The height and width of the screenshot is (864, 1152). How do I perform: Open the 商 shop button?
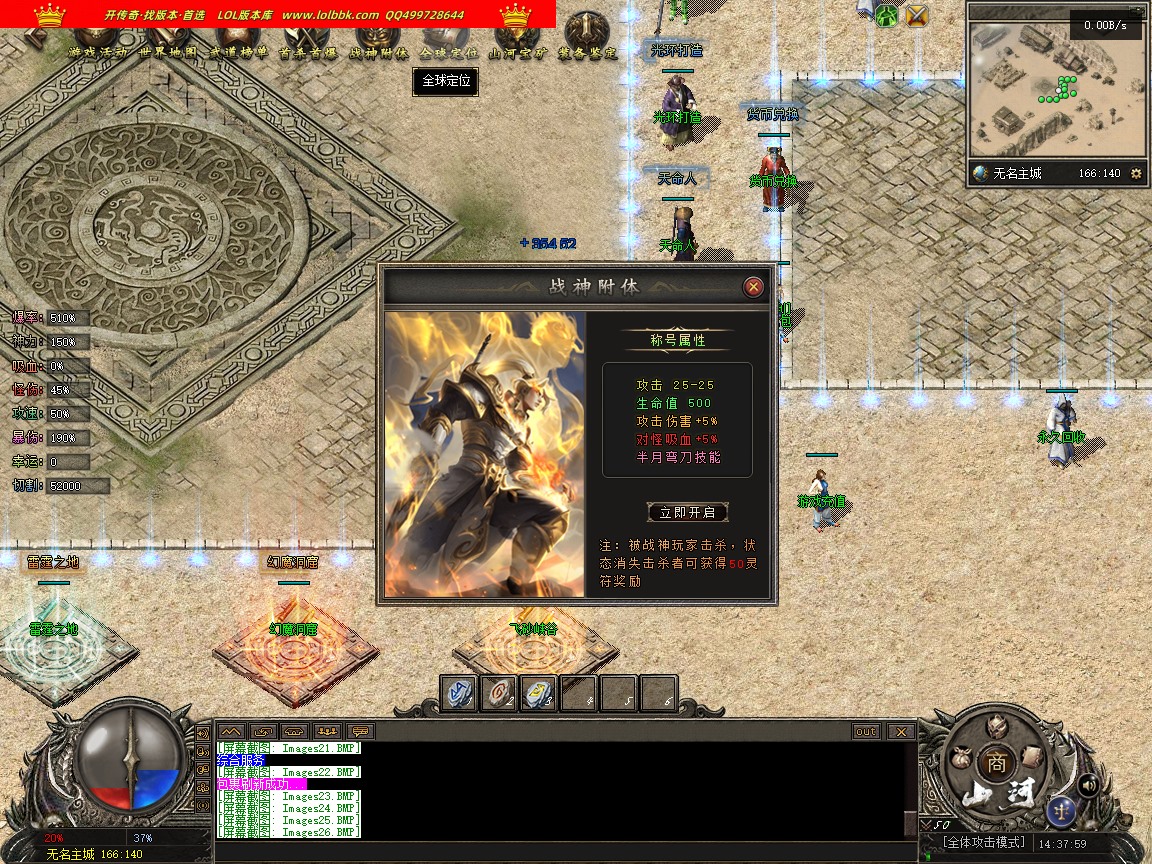pos(995,762)
